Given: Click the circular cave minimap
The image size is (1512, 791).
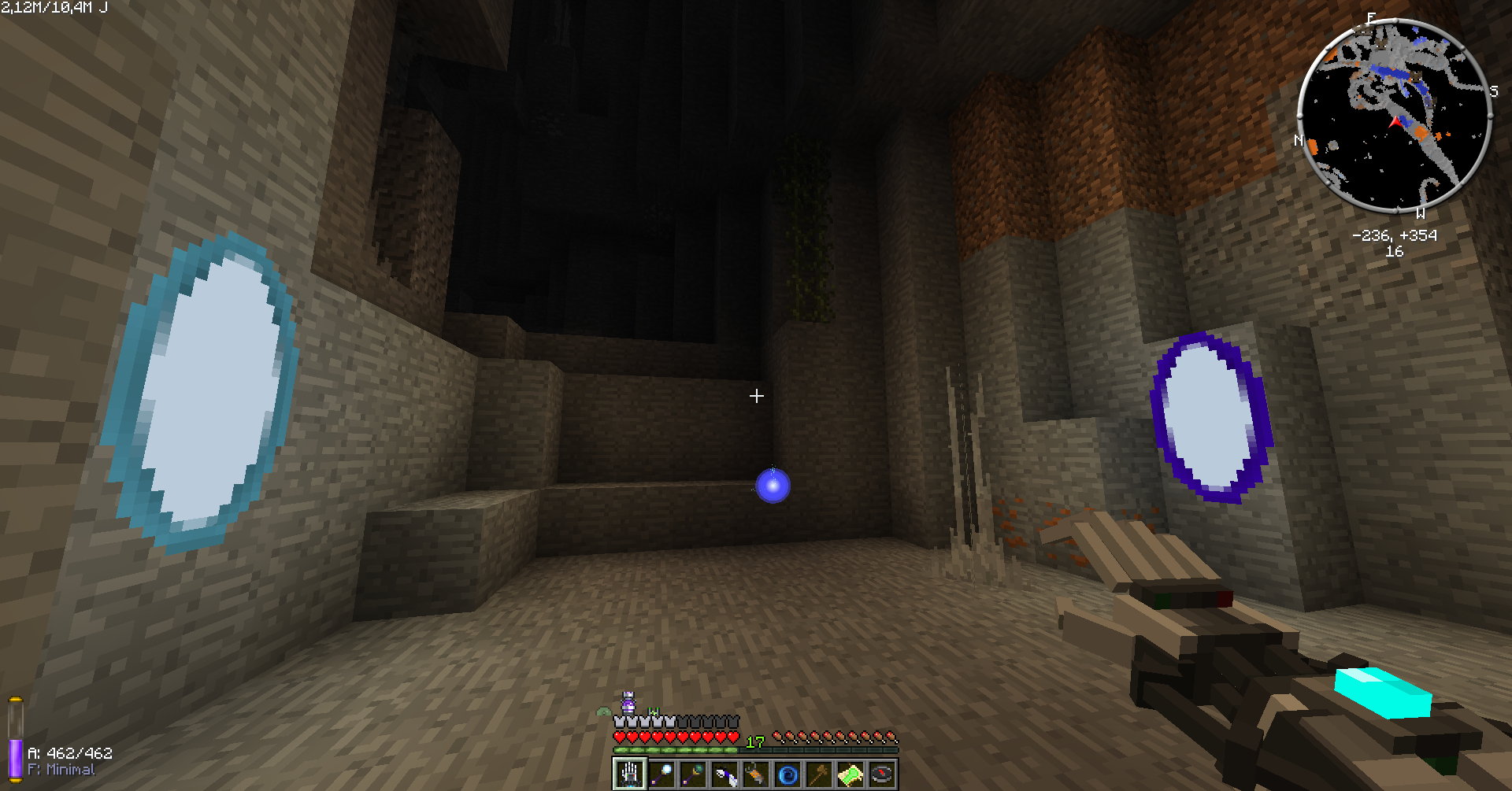Looking at the screenshot, I should (1395, 116).
